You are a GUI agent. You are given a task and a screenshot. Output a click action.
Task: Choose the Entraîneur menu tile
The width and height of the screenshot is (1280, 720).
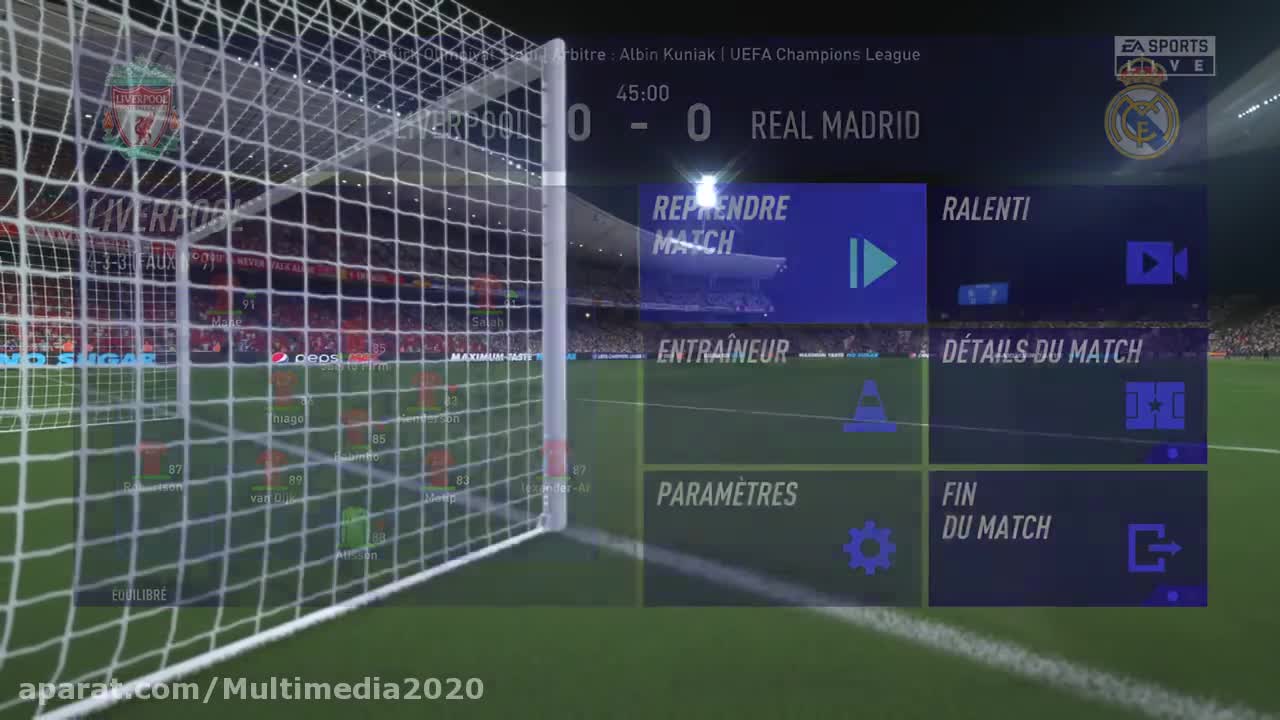[x=782, y=398]
